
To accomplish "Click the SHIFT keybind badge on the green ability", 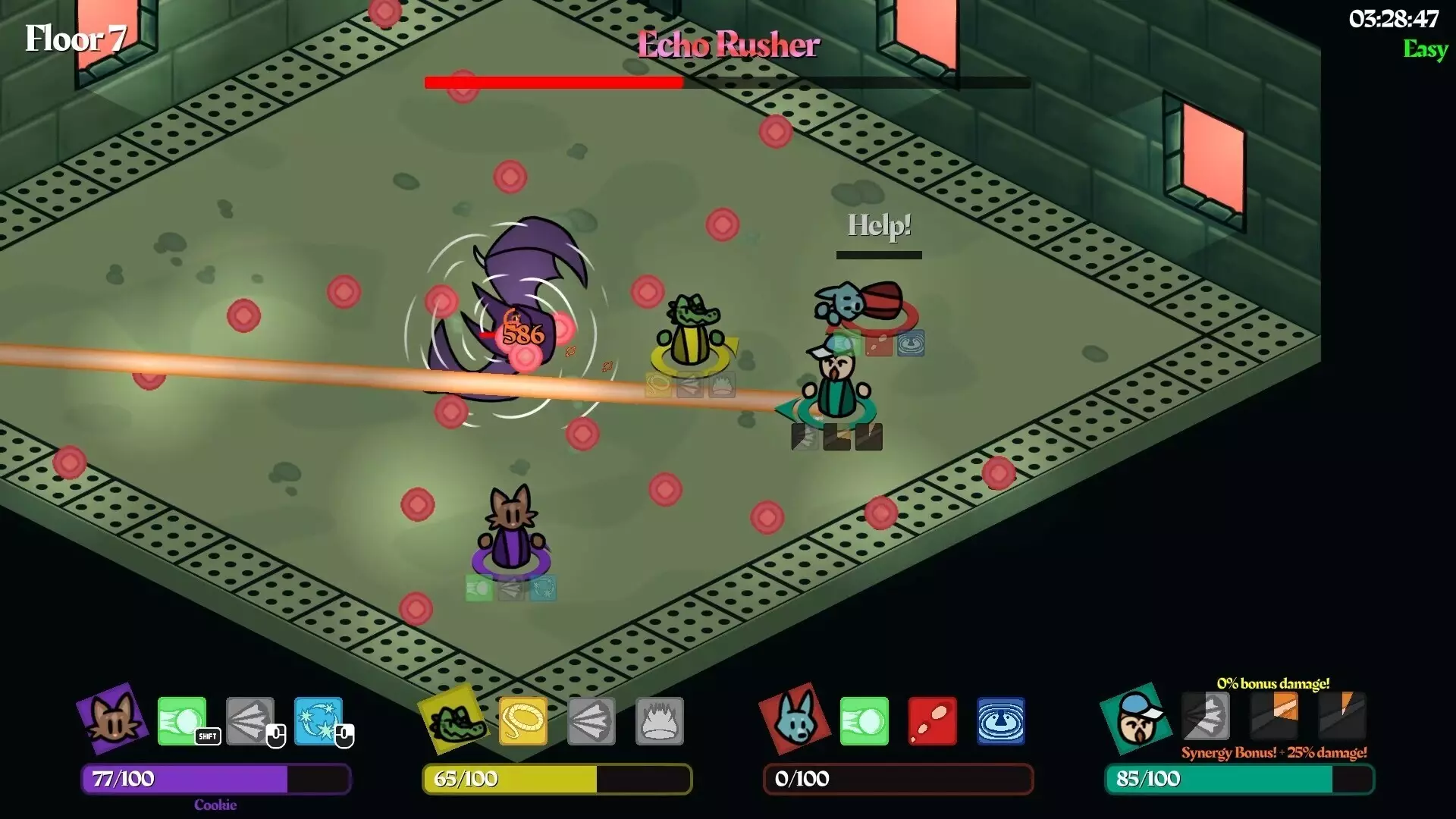I will point(206,736).
